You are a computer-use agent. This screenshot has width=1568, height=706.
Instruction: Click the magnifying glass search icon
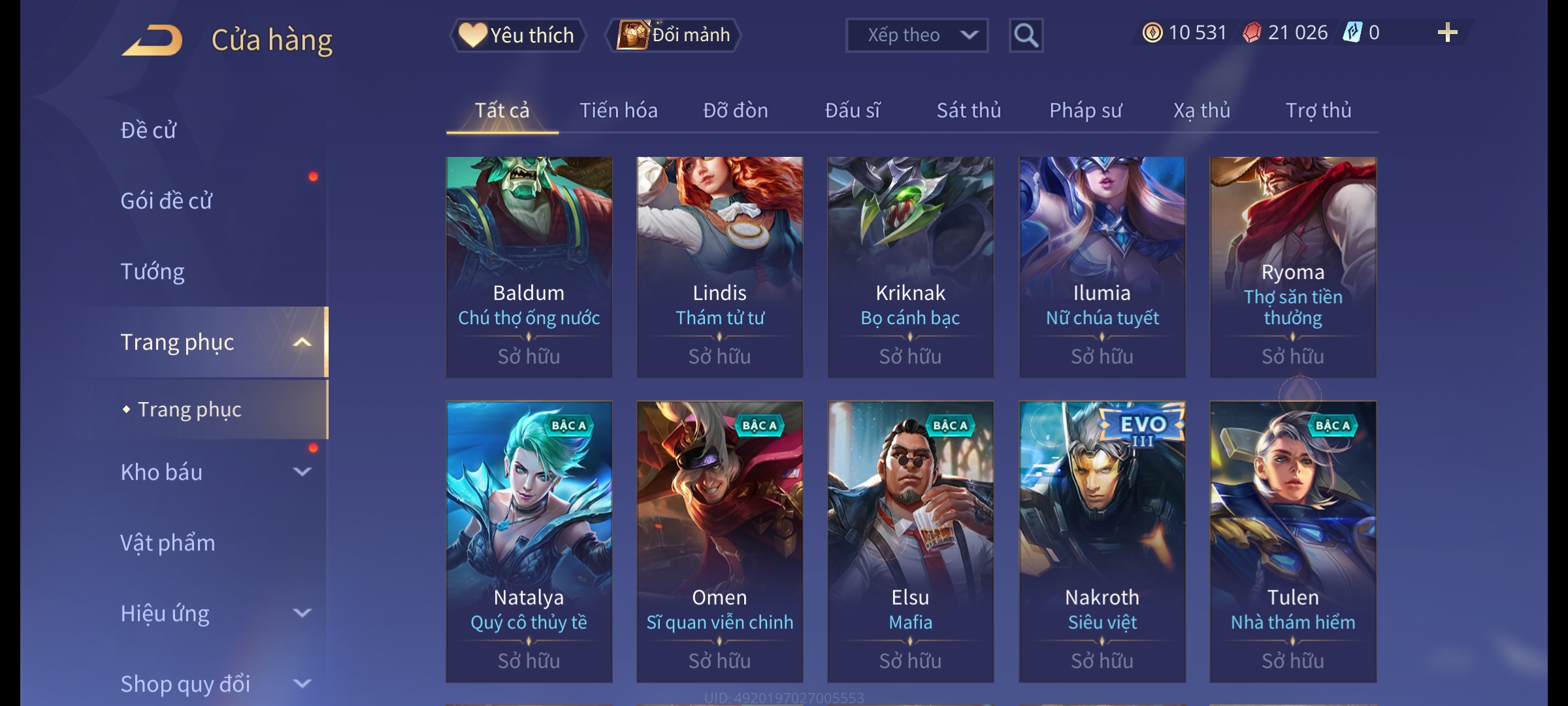click(x=1026, y=35)
